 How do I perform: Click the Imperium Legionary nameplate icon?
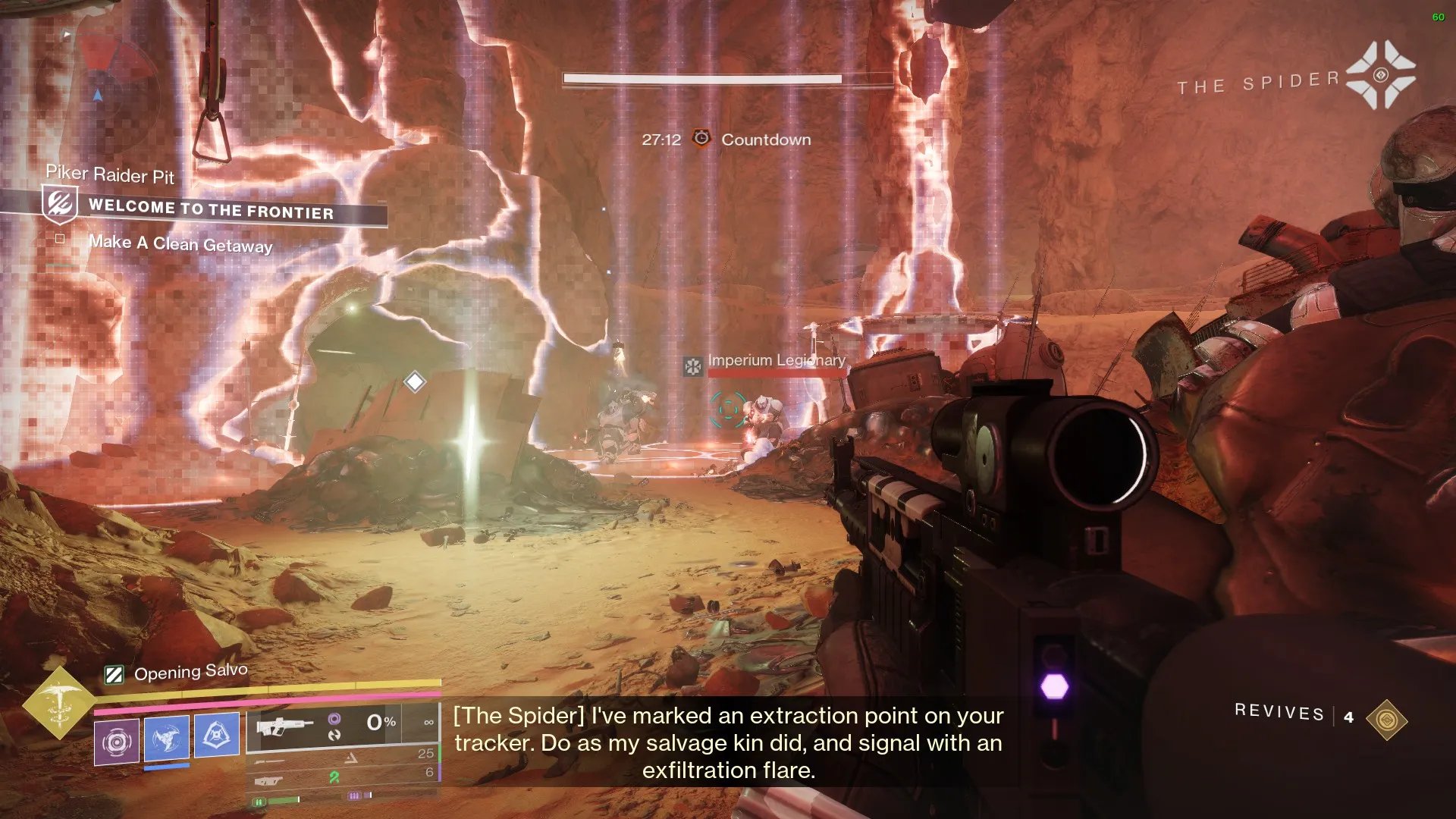pos(692,367)
